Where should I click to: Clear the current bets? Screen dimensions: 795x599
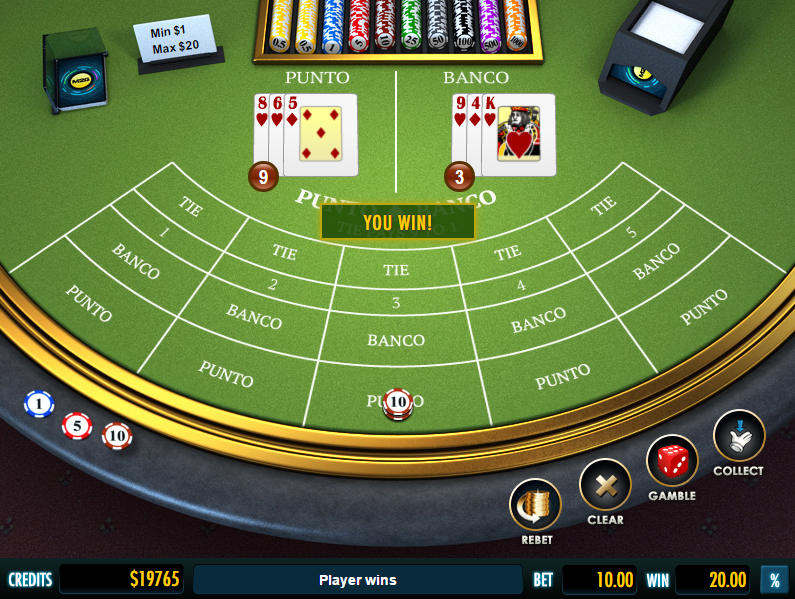tap(605, 485)
